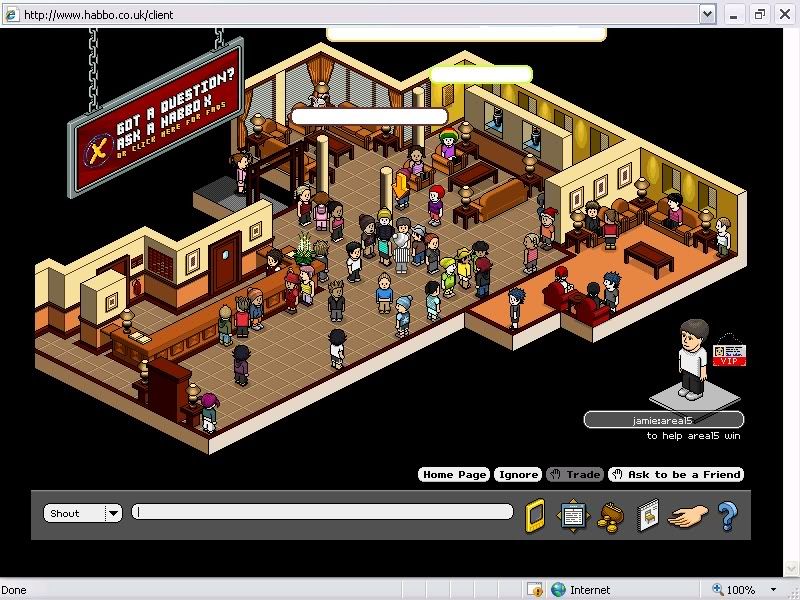Click the chat message input field

[322, 513]
